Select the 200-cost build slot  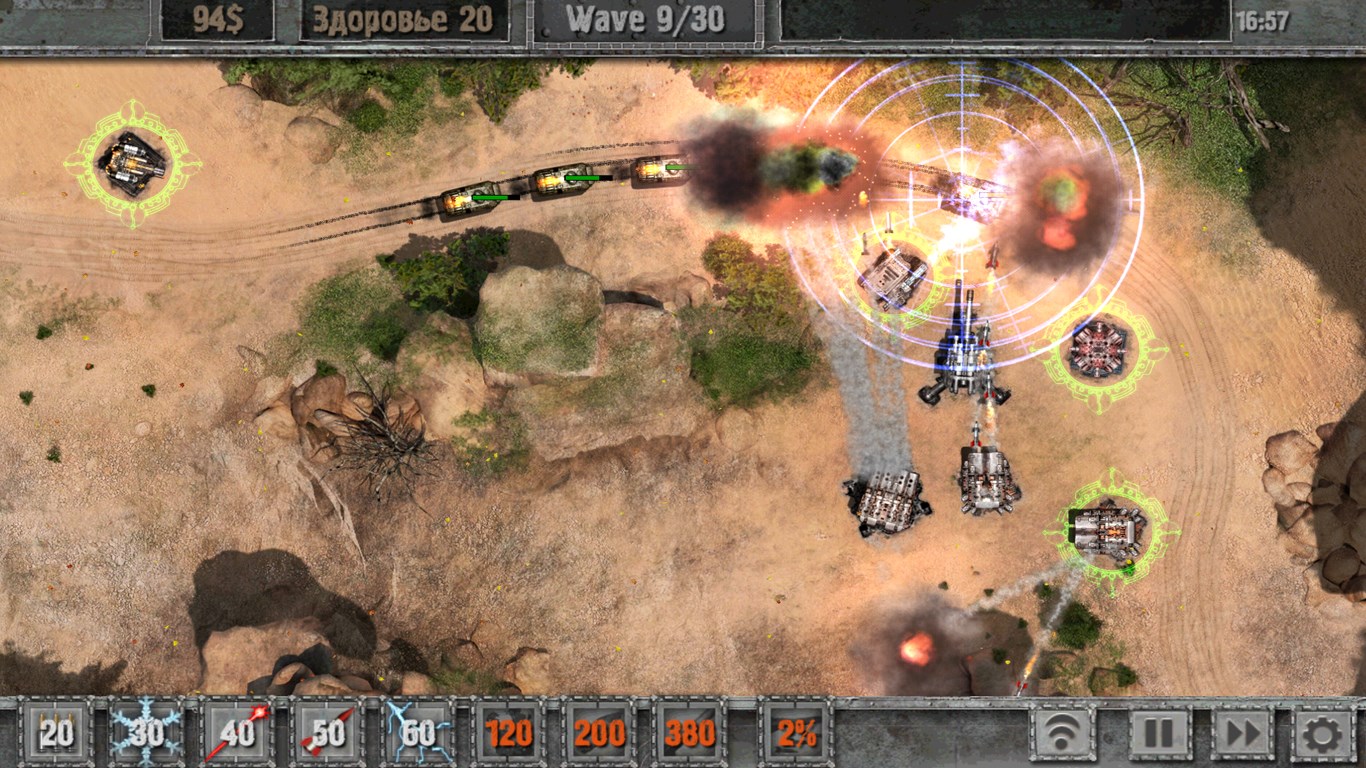(599, 733)
